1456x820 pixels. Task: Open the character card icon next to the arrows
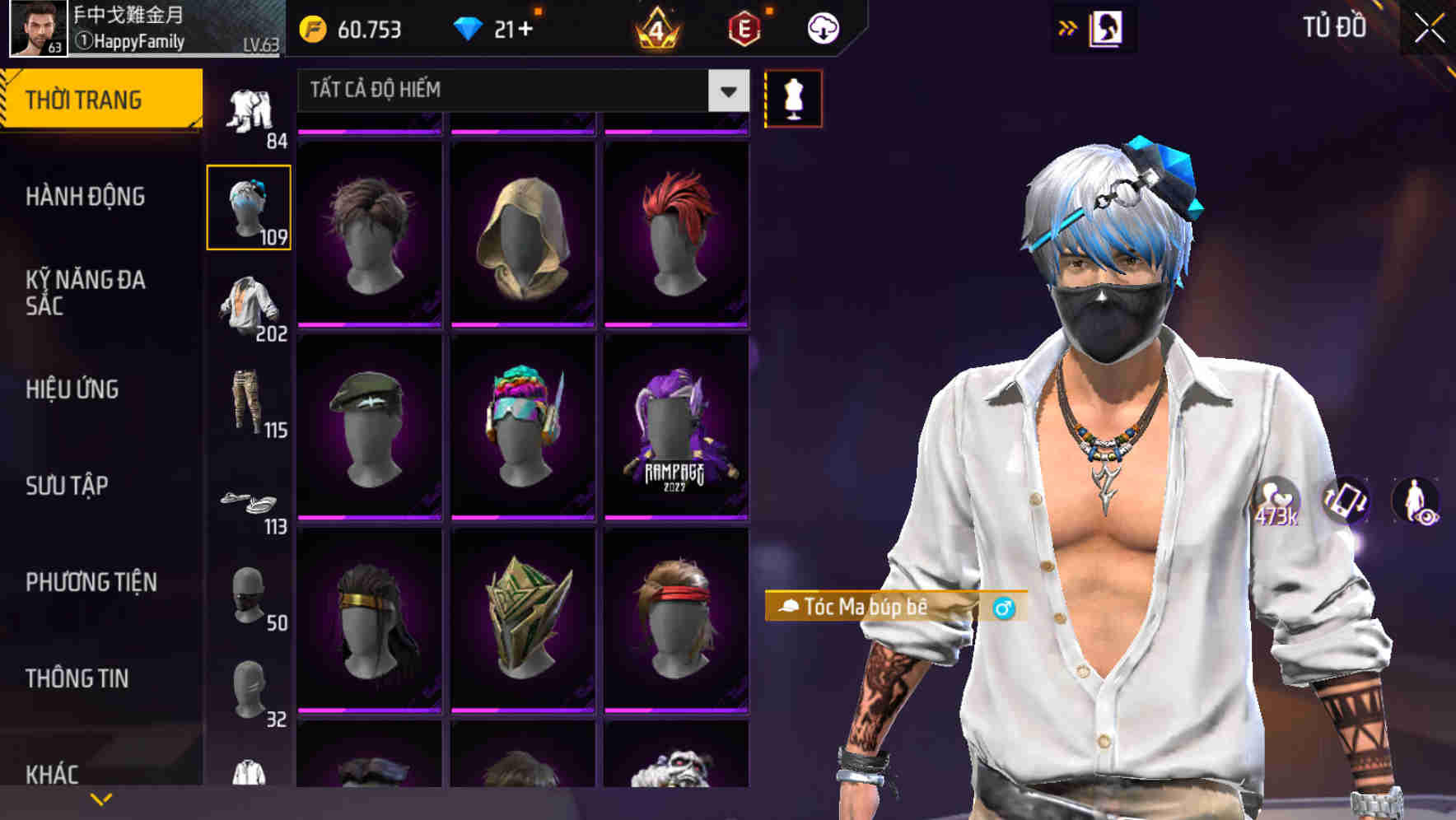1108,27
